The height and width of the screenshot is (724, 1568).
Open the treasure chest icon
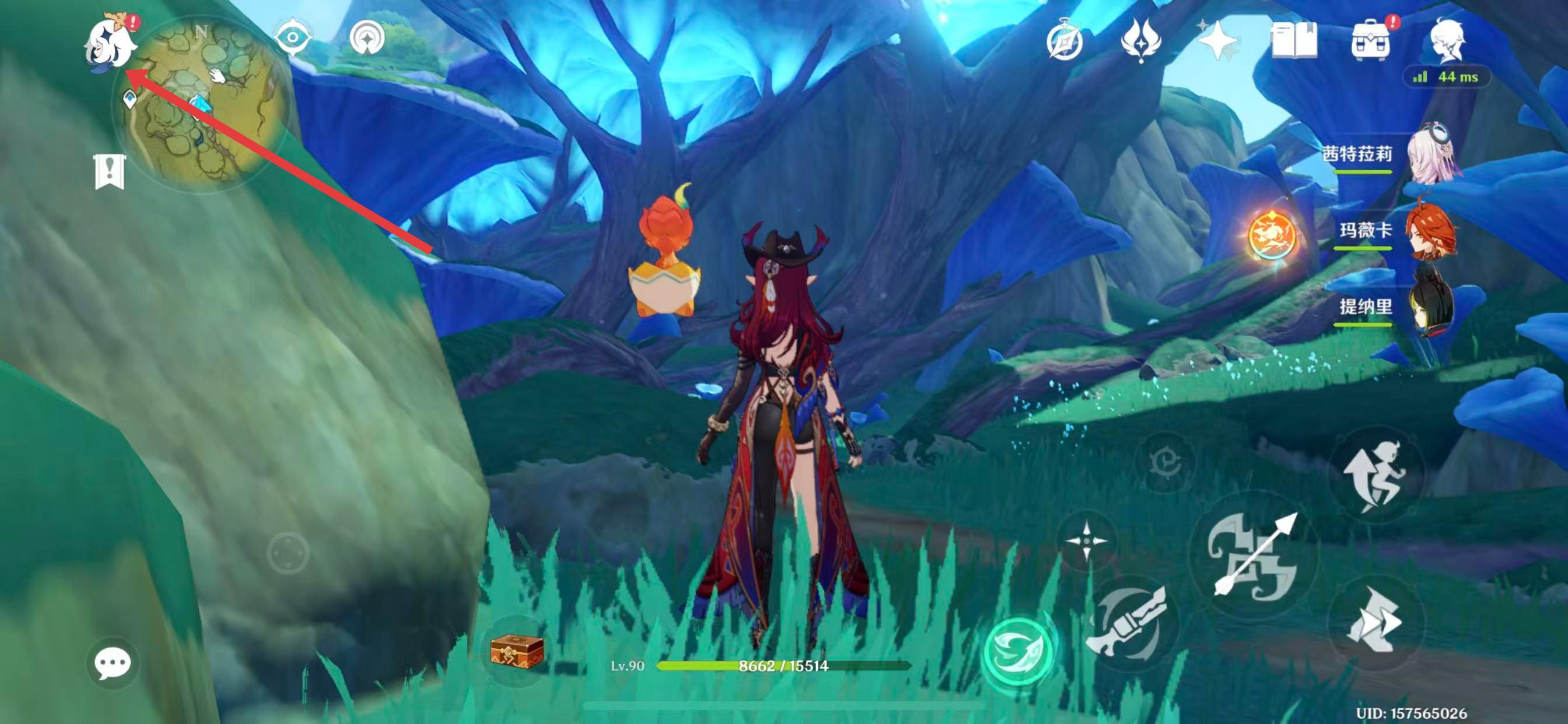[516, 651]
